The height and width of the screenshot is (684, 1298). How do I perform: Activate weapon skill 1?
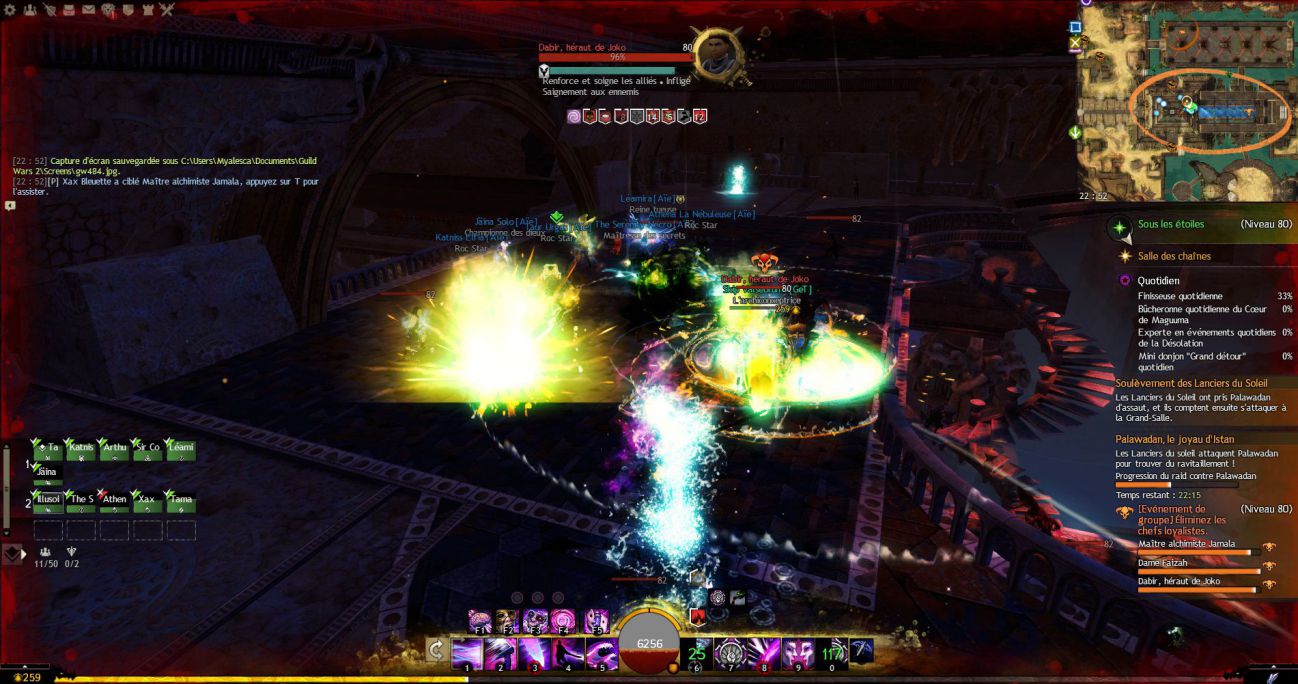point(466,654)
